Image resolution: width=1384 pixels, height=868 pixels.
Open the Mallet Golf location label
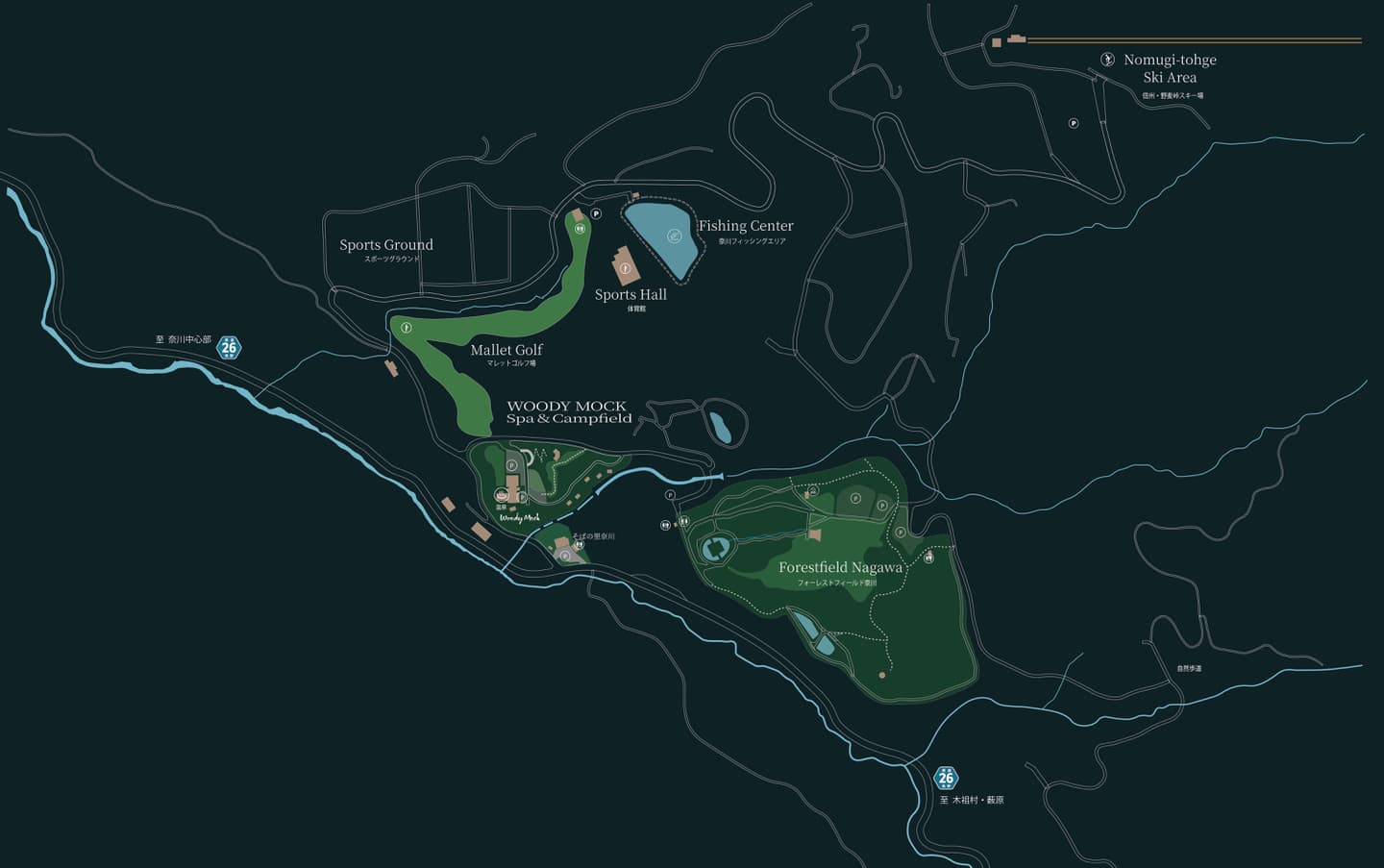click(507, 350)
